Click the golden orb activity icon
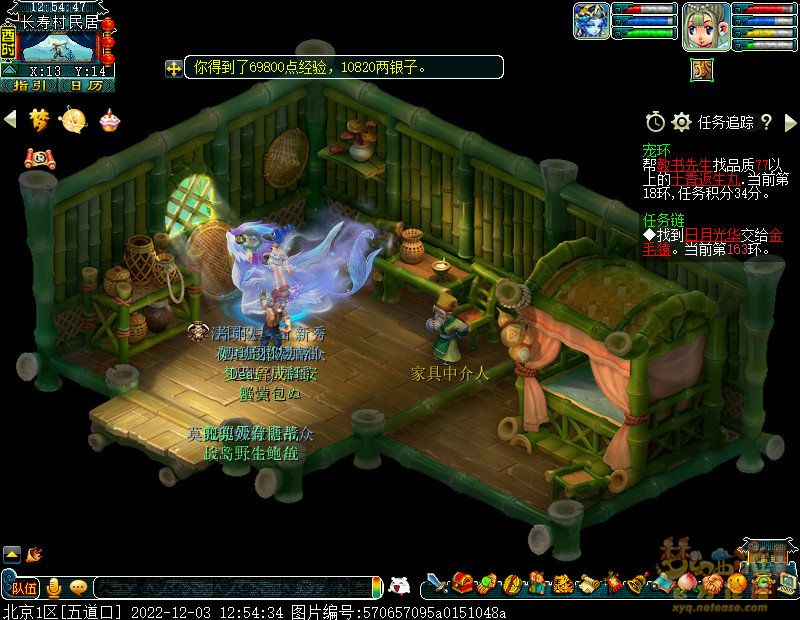The height and width of the screenshot is (620, 800). click(x=73, y=120)
